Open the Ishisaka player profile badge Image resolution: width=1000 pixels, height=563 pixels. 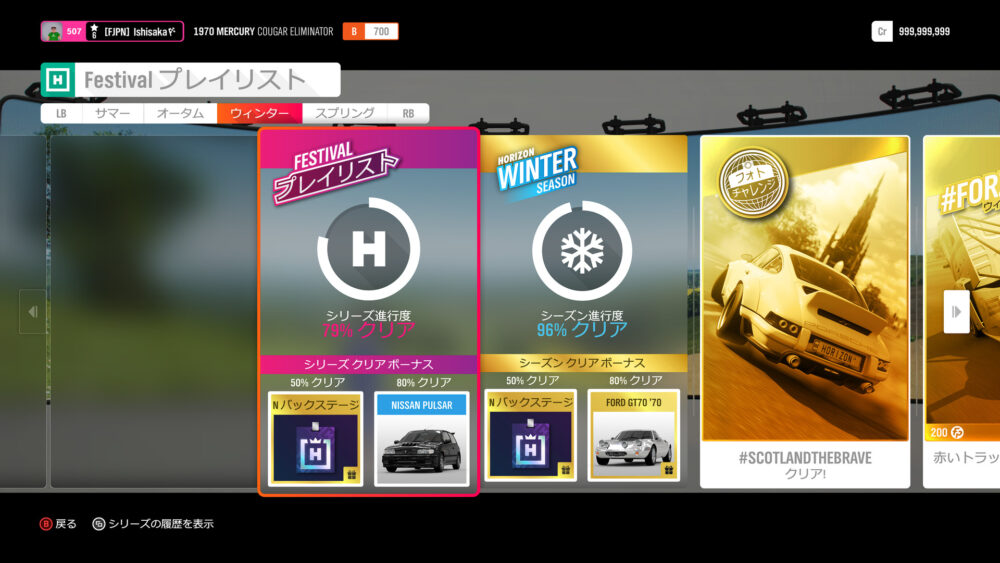112,32
